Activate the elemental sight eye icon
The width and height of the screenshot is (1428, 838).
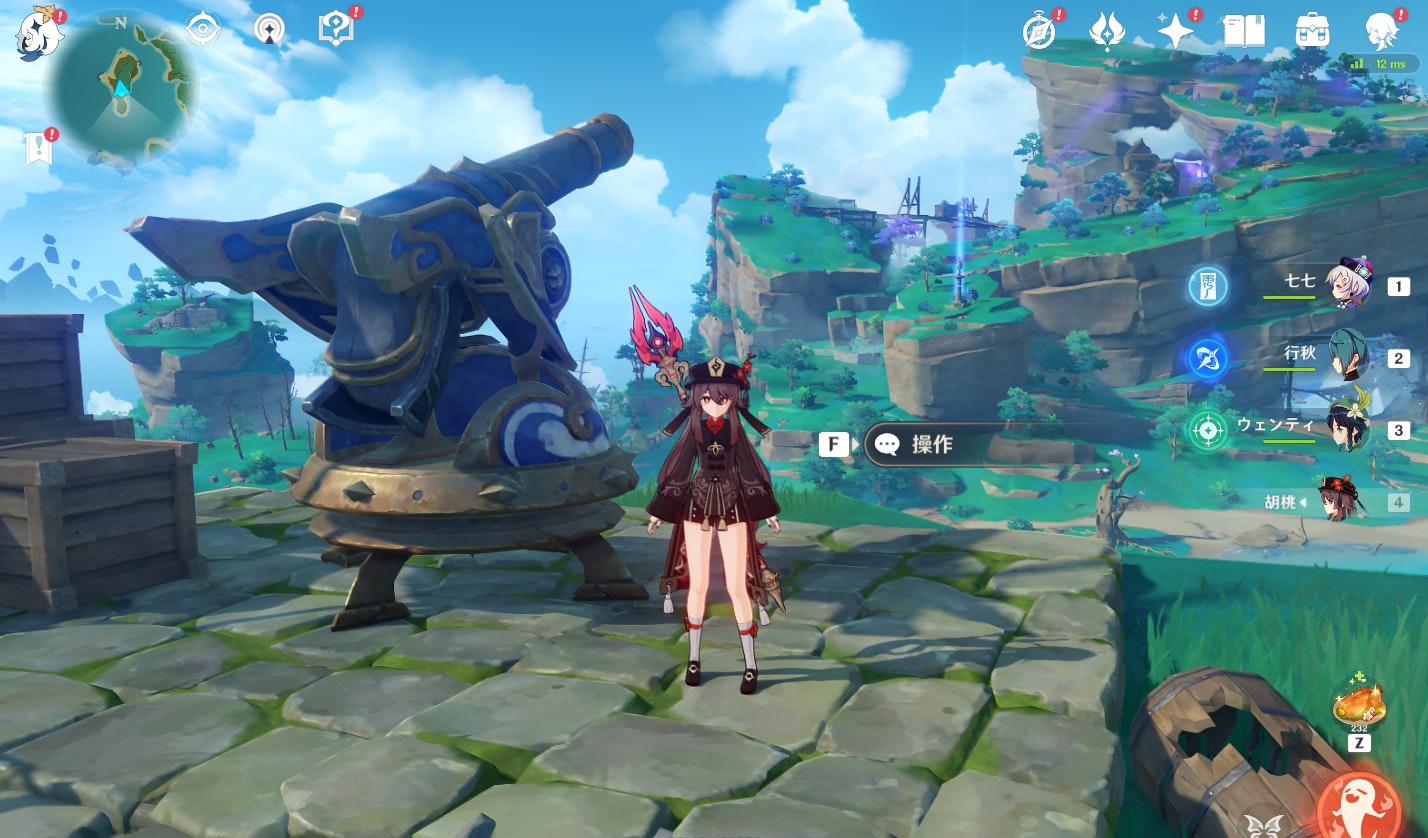[203, 29]
